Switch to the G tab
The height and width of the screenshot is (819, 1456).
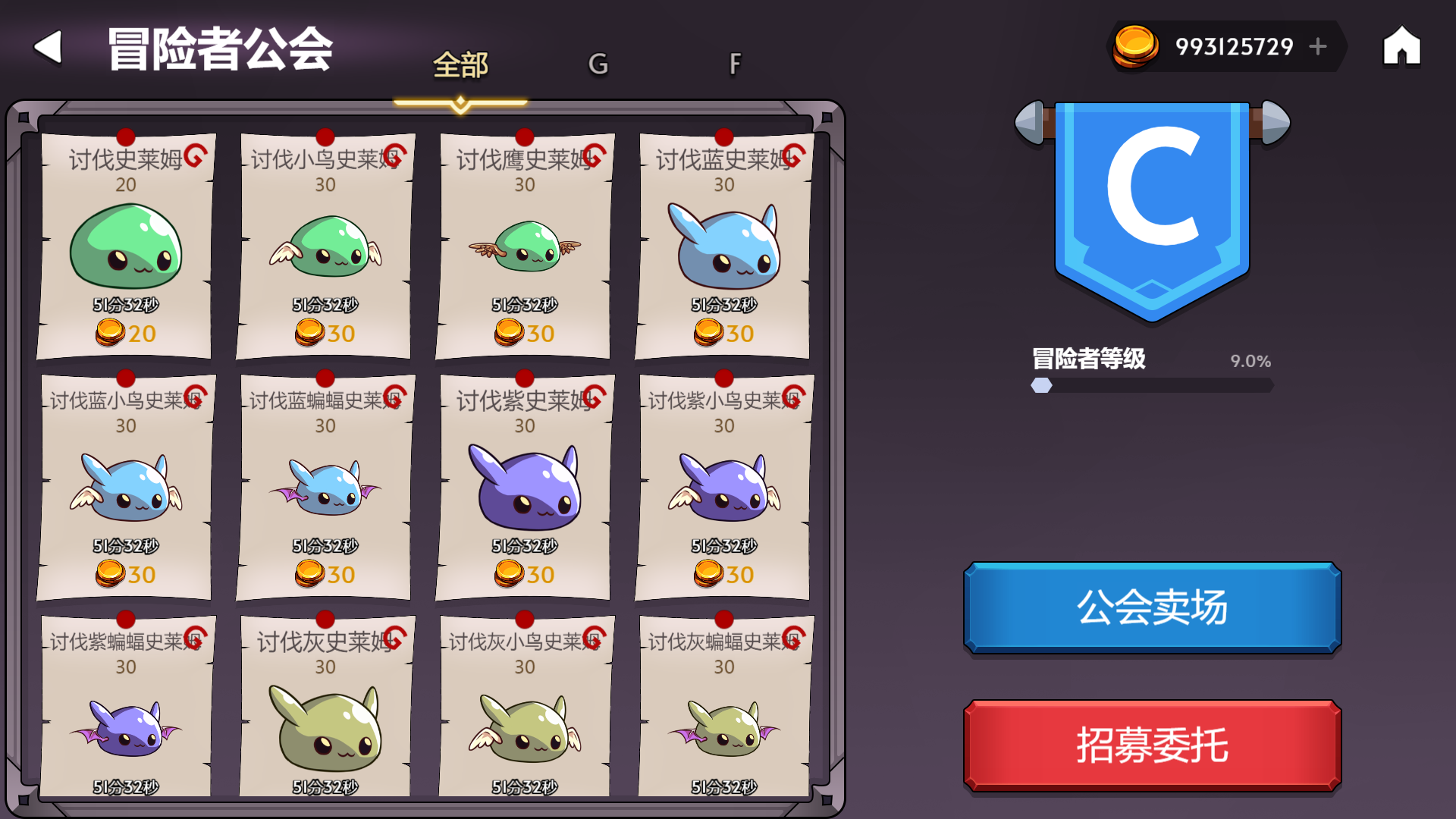598,65
